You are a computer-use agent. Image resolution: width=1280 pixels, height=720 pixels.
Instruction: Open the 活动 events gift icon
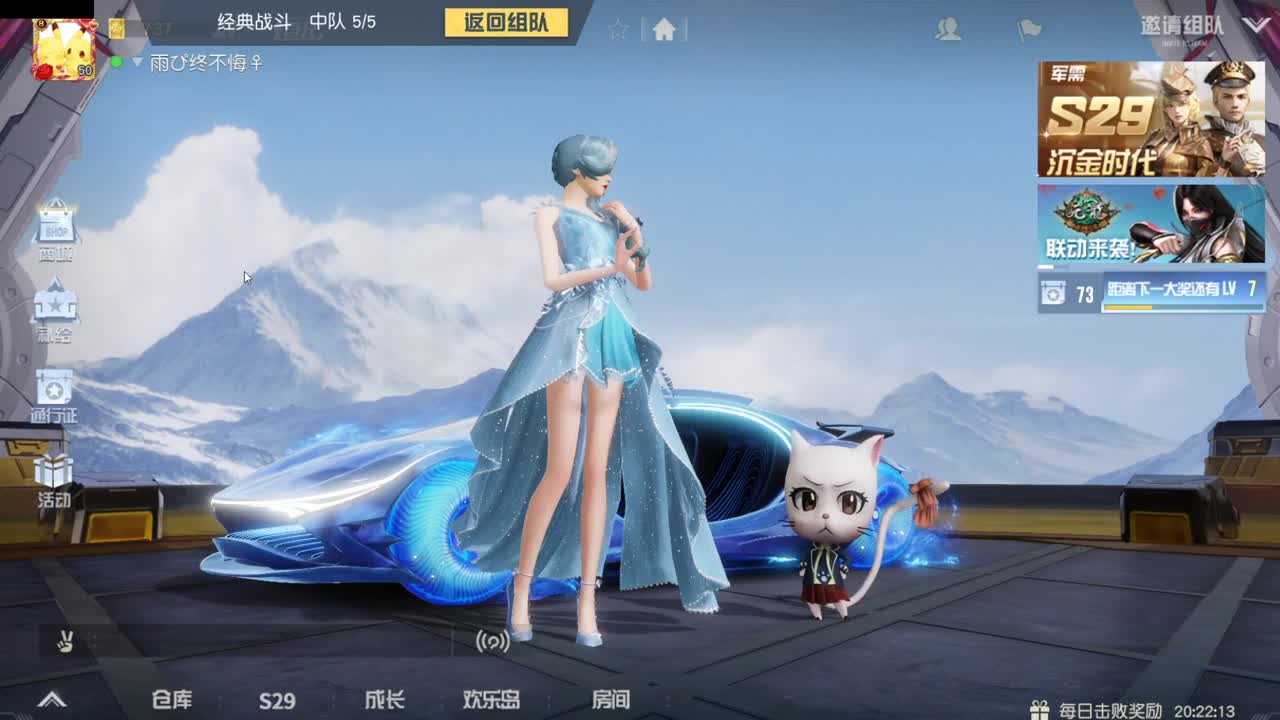[x=55, y=470]
